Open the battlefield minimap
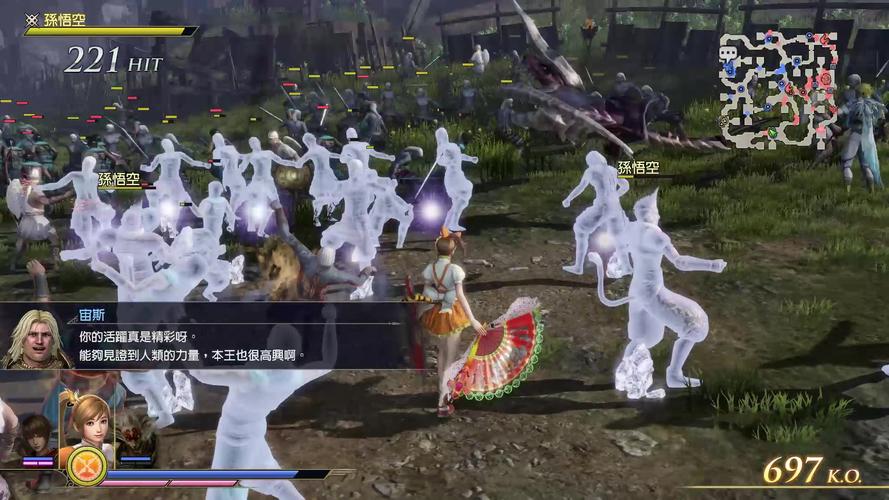Viewport: 889px width, 500px height. (778, 88)
